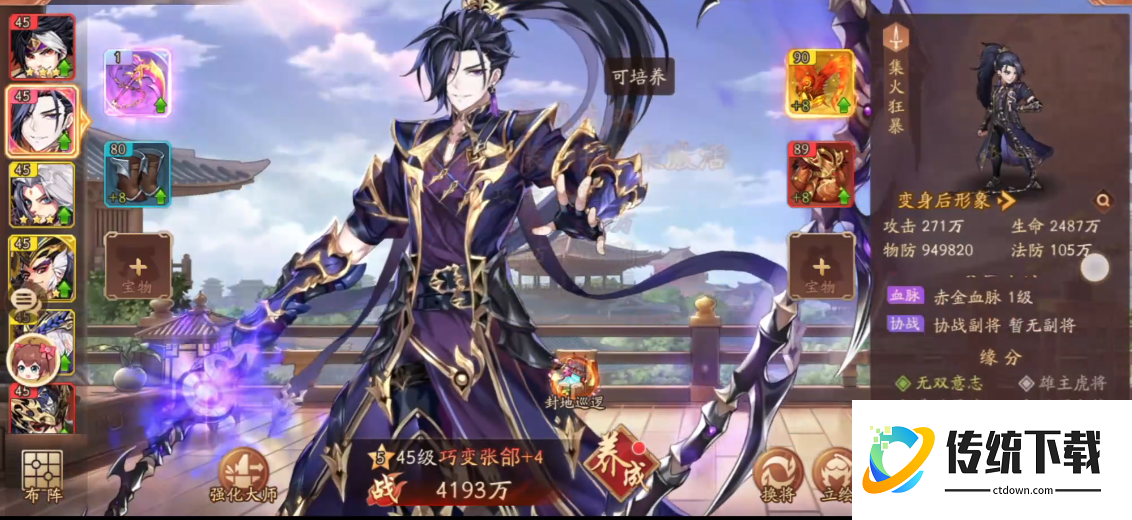Click the 传统下载 ctdown.com watermark logo
Screen dimensions: 1132x520
991,459
